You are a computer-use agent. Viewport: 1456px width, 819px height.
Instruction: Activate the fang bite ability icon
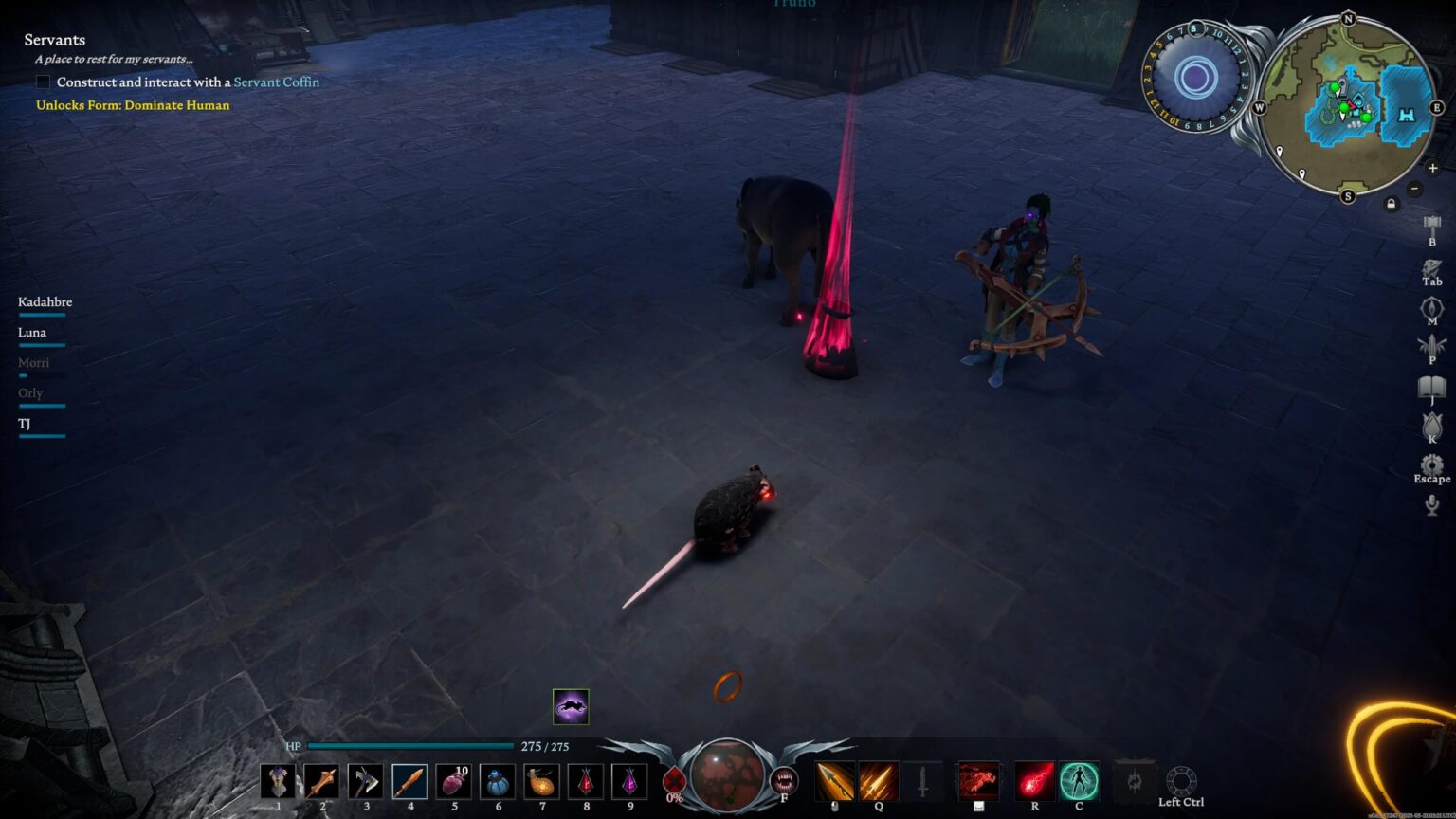pyautogui.click(x=784, y=780)
